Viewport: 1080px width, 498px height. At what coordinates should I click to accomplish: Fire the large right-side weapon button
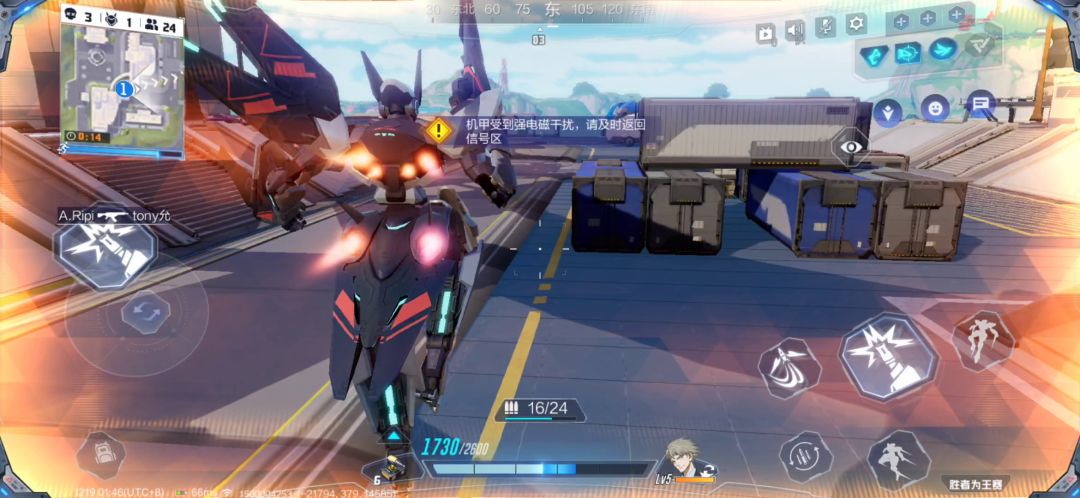887,356
